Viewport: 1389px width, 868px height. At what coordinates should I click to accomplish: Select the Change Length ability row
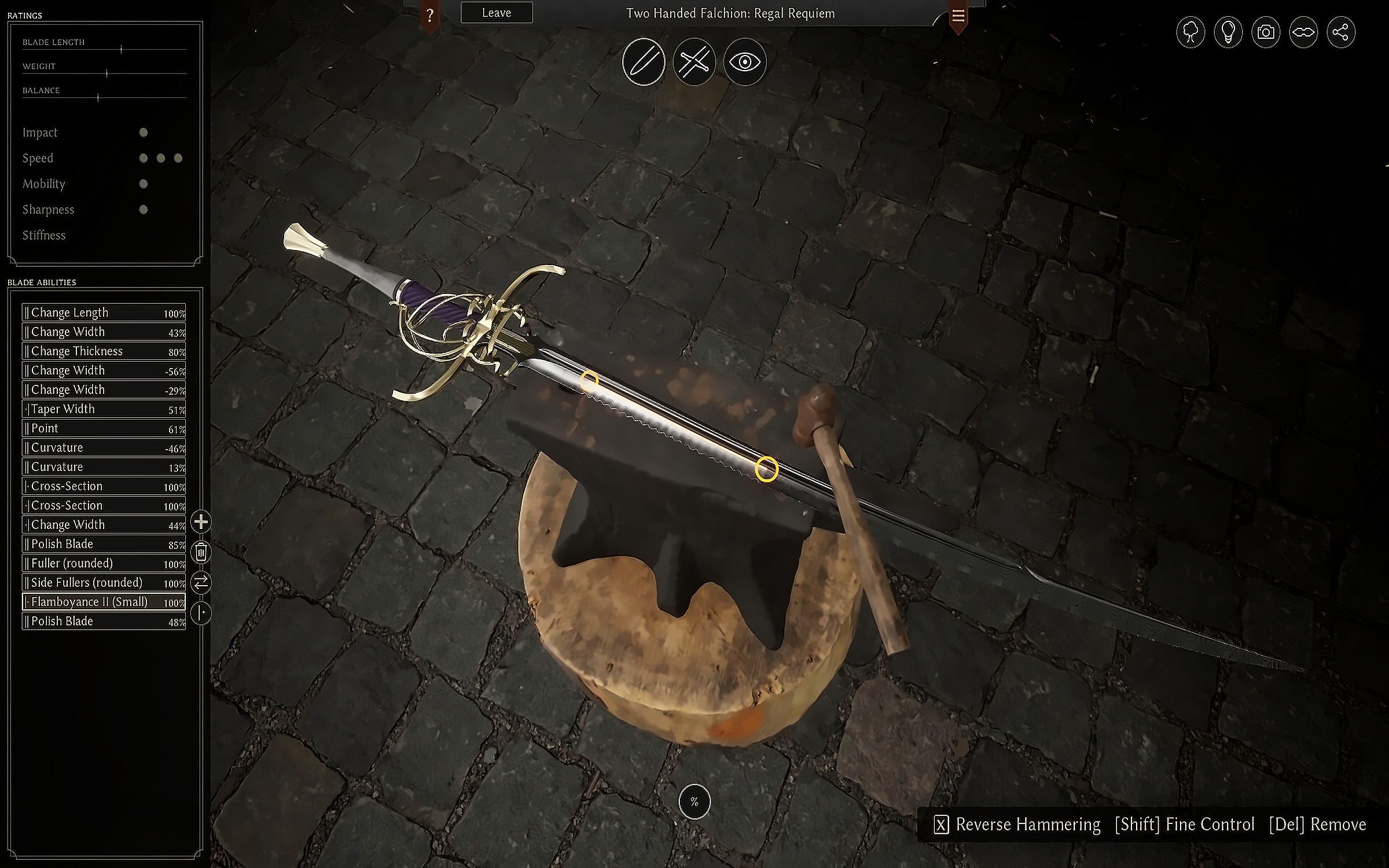coord(104,312)
